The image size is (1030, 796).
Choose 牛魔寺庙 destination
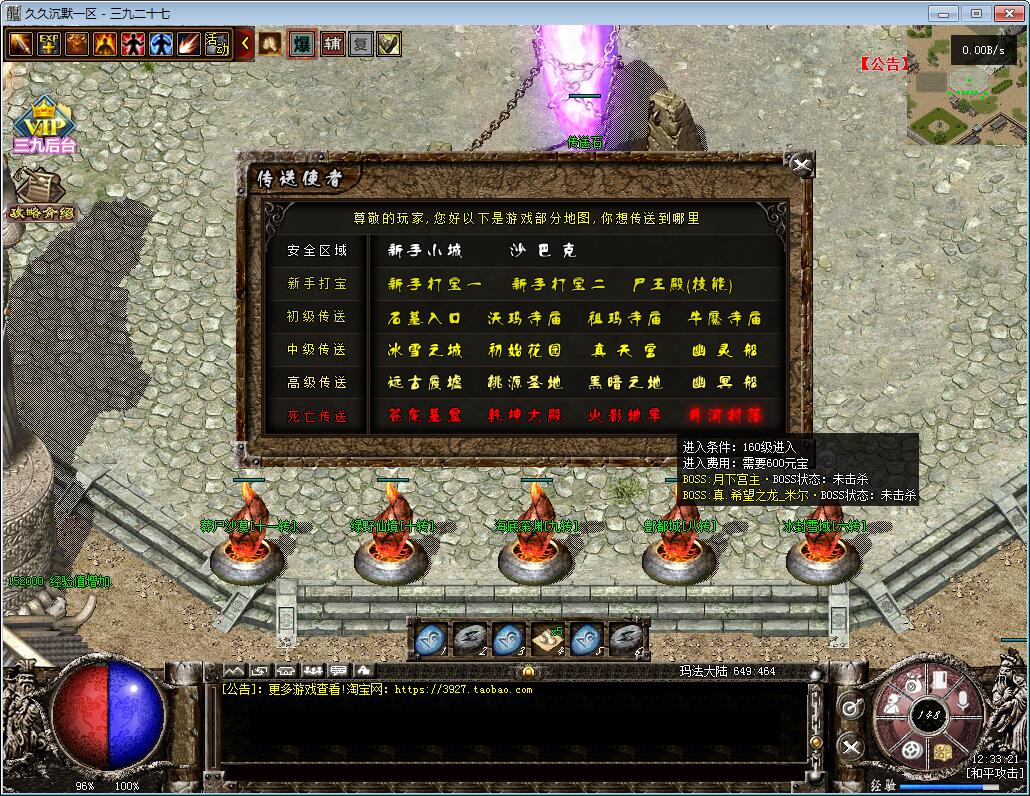point(725,319)
